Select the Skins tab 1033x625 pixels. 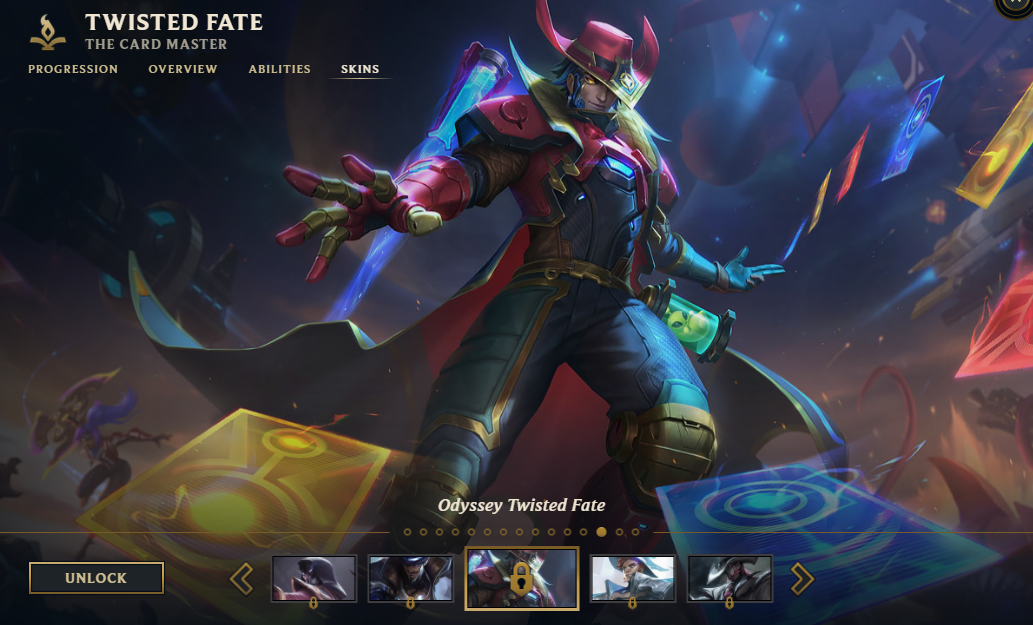pyautogui.click(x=360, y=69)
